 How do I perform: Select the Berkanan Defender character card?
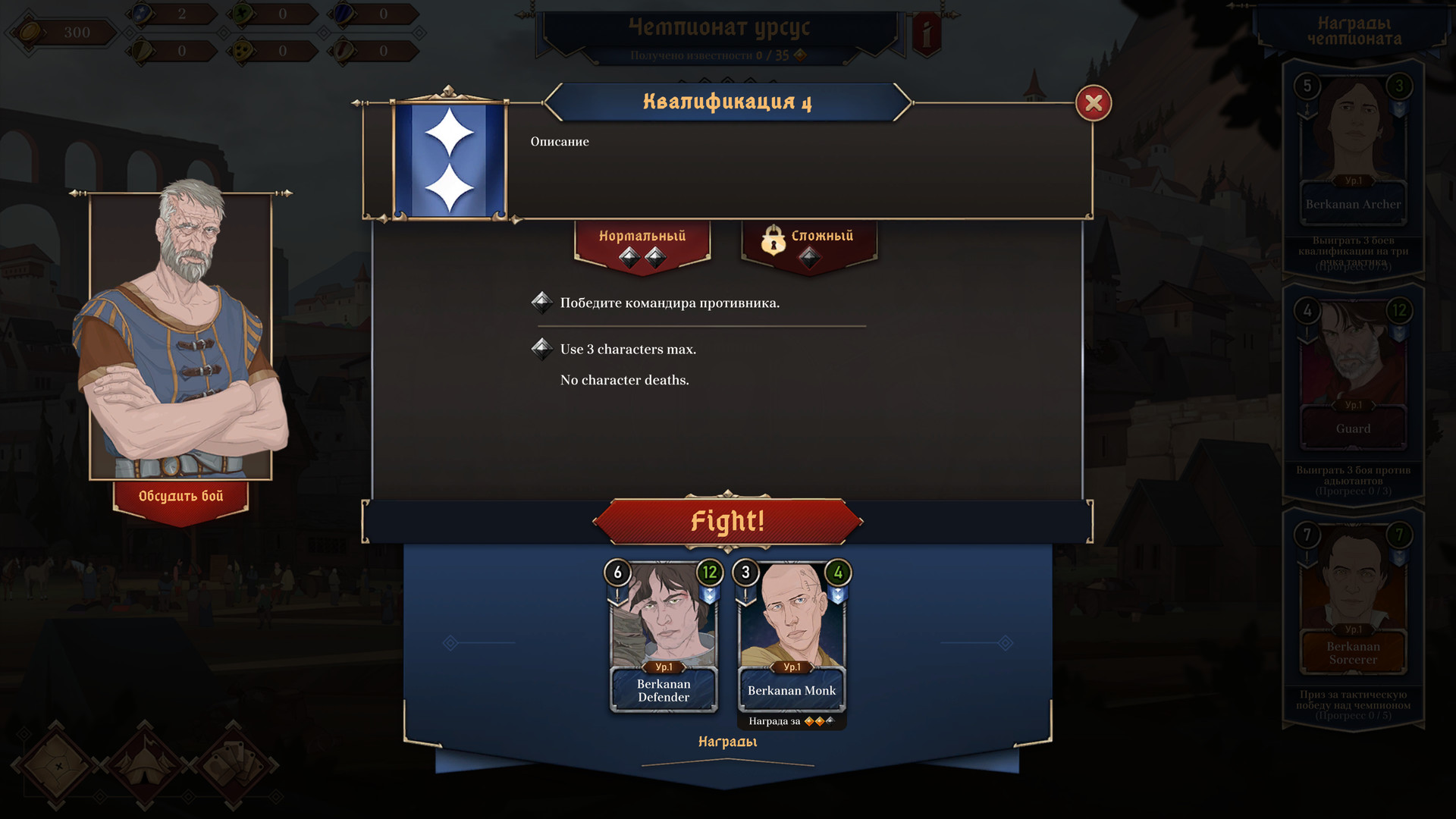663,635
